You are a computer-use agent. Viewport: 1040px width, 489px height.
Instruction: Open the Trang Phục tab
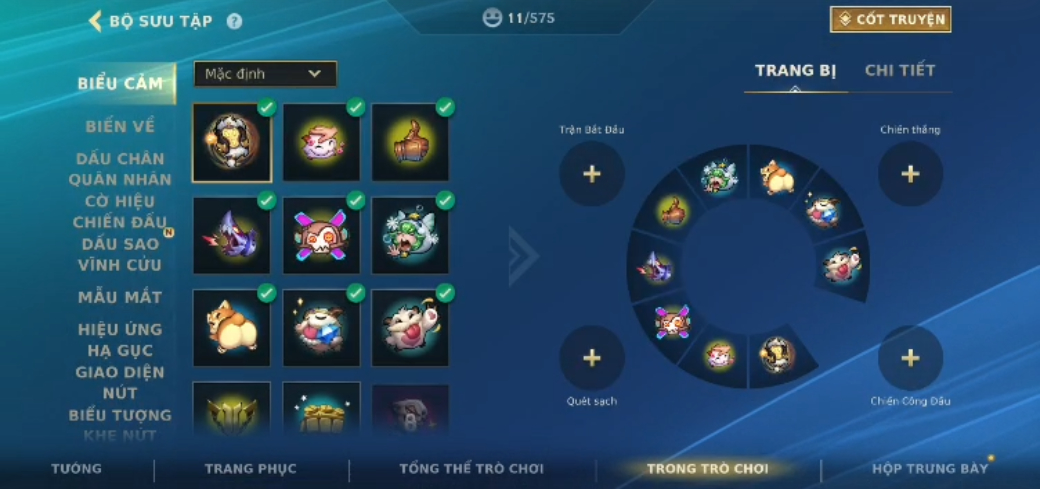click(x=250, y=468)
